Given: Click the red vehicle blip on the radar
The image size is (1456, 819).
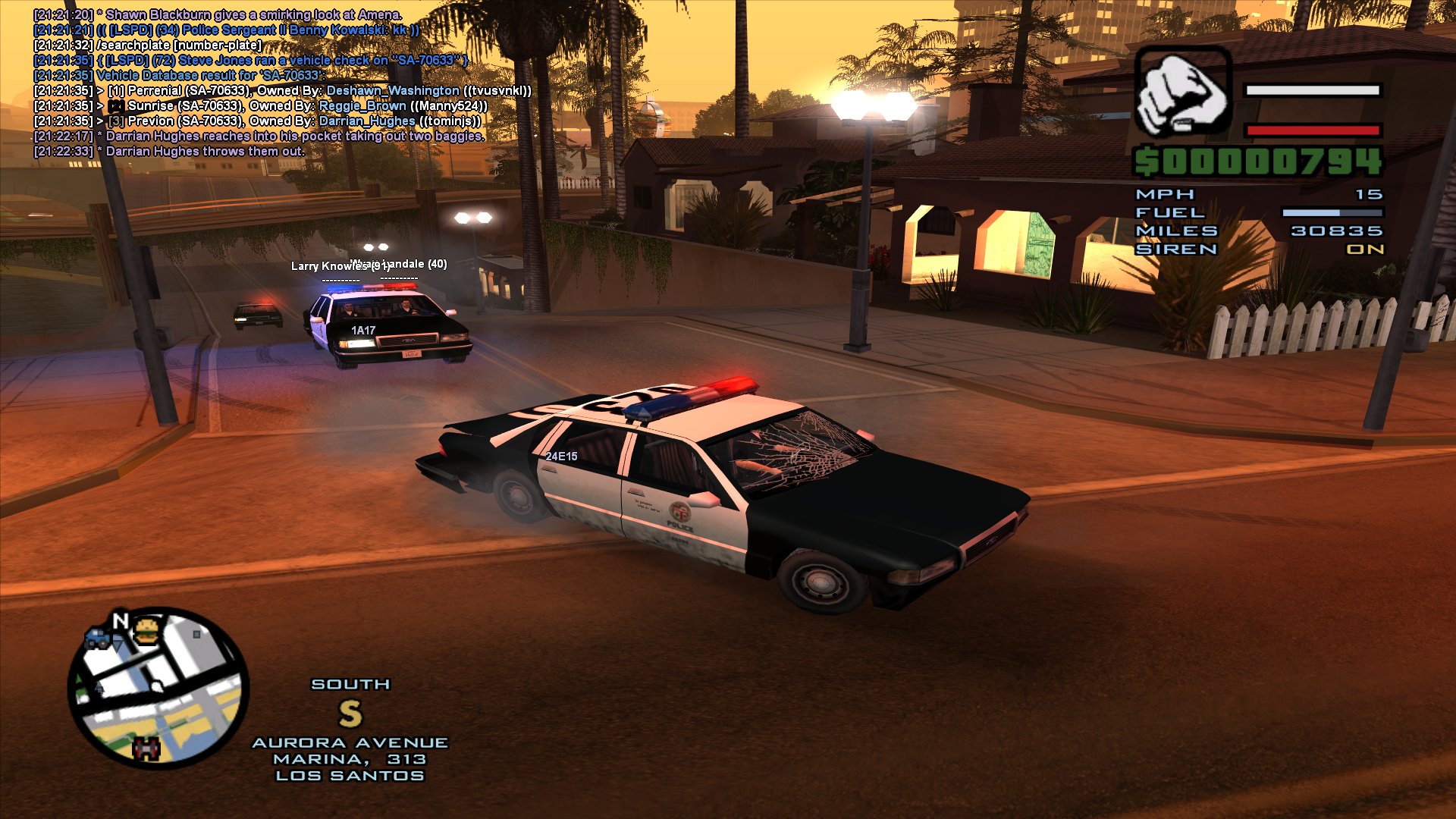Looking at the screenshot, I should coord(146,748).
